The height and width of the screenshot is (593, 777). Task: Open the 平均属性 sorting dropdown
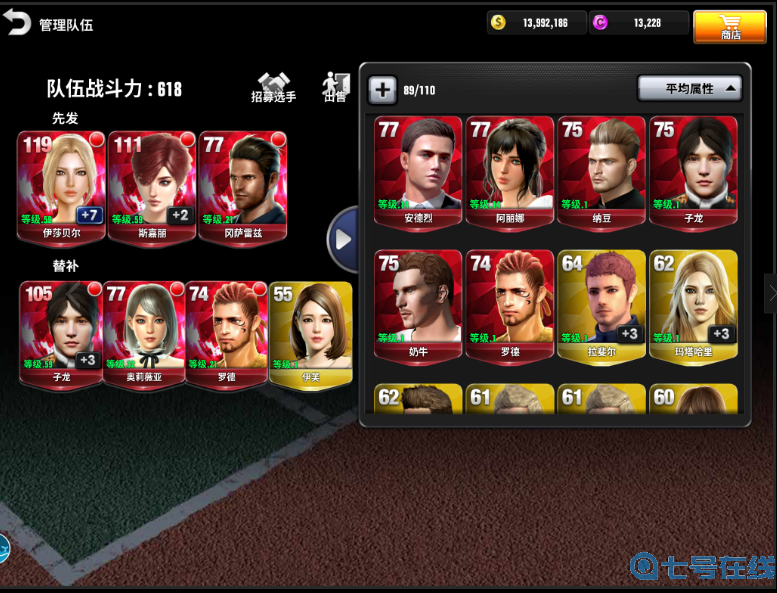point(689,89)
